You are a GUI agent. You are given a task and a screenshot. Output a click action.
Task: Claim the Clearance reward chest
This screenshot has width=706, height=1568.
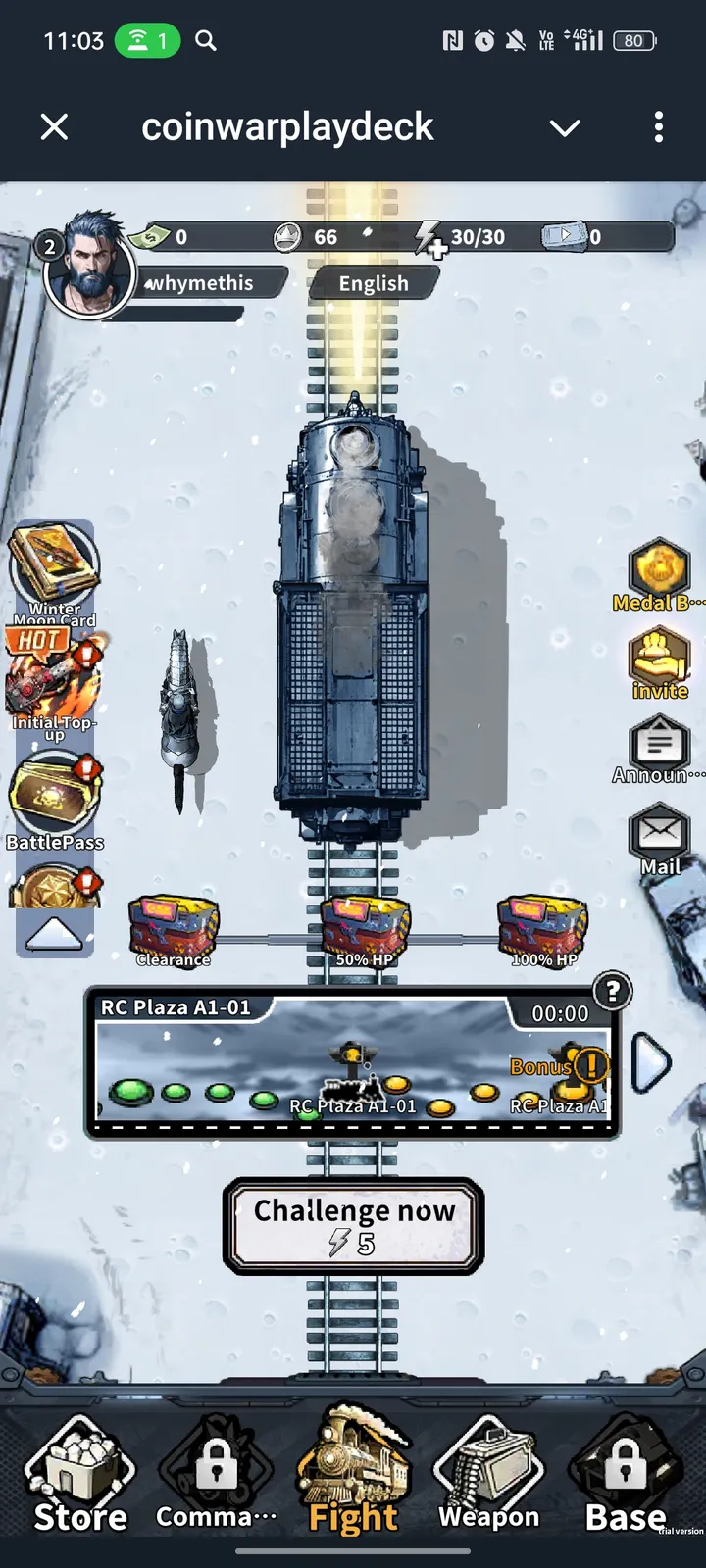pos(174,931)
